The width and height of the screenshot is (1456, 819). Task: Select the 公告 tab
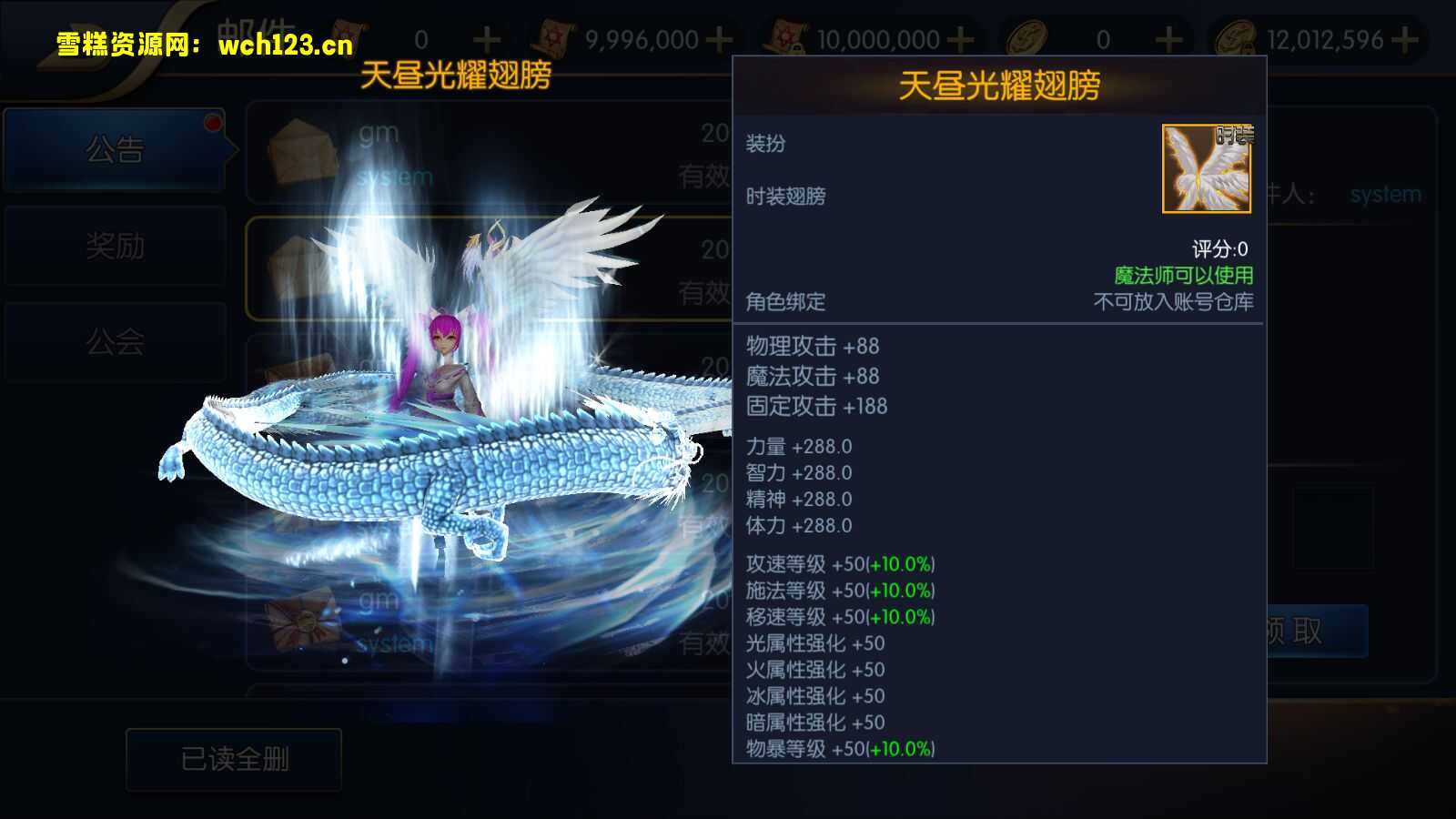(116, 150)
